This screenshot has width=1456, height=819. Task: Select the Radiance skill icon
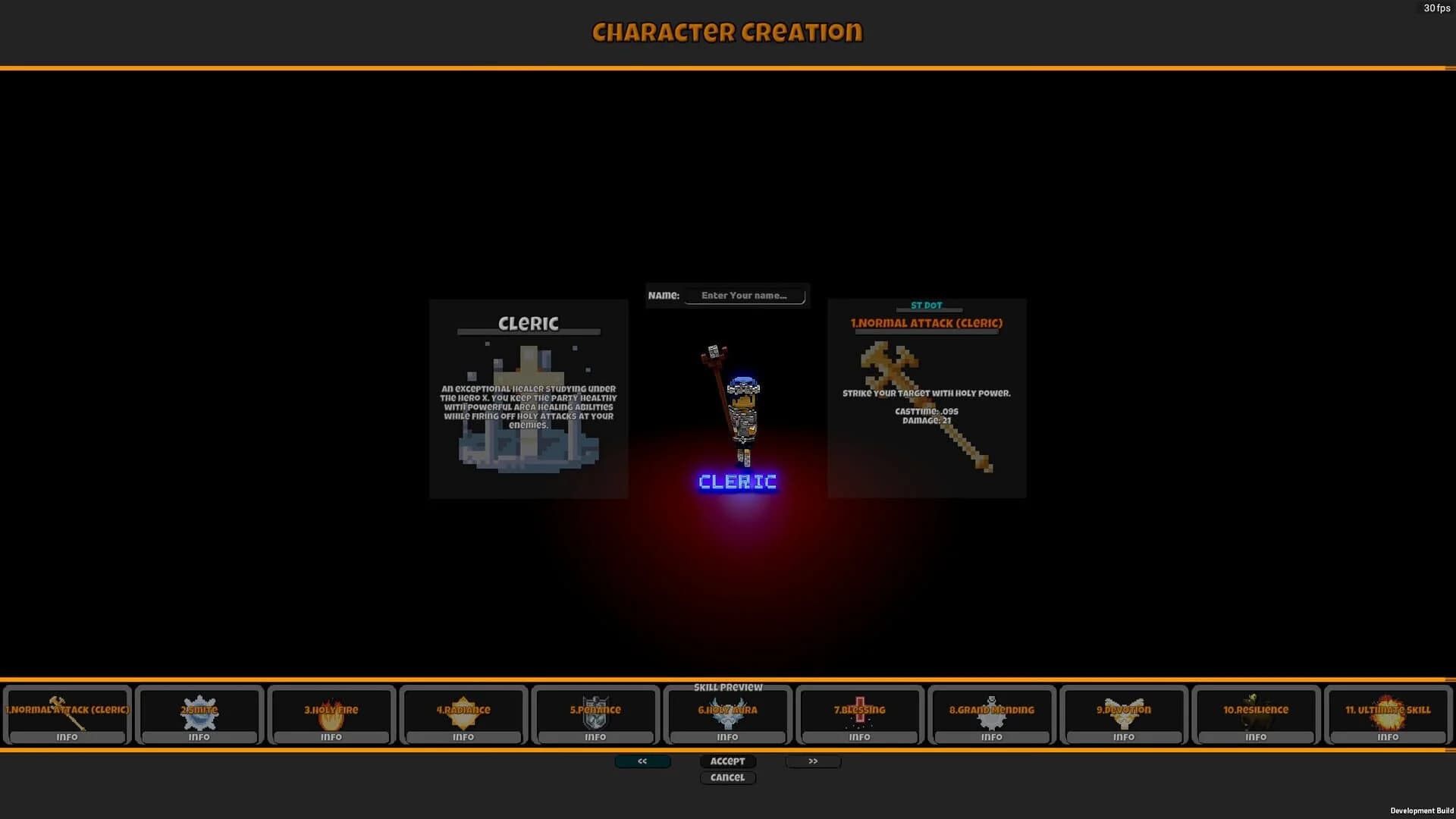[x=463, y=711]
